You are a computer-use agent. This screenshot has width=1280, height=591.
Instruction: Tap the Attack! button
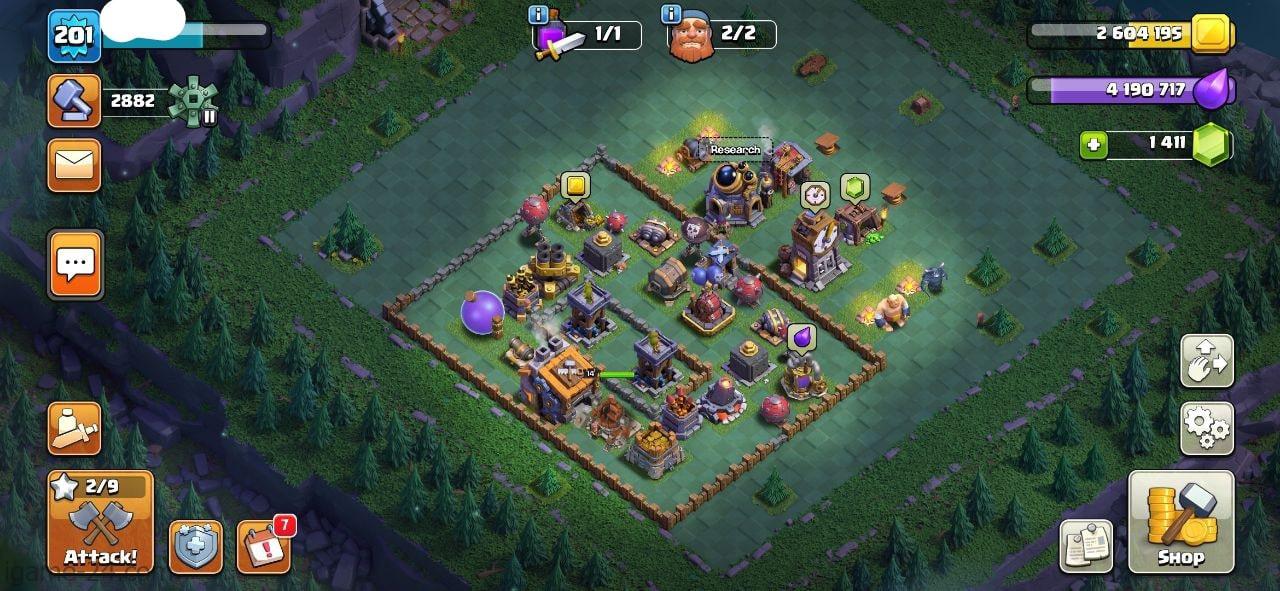tap(100, 522)
